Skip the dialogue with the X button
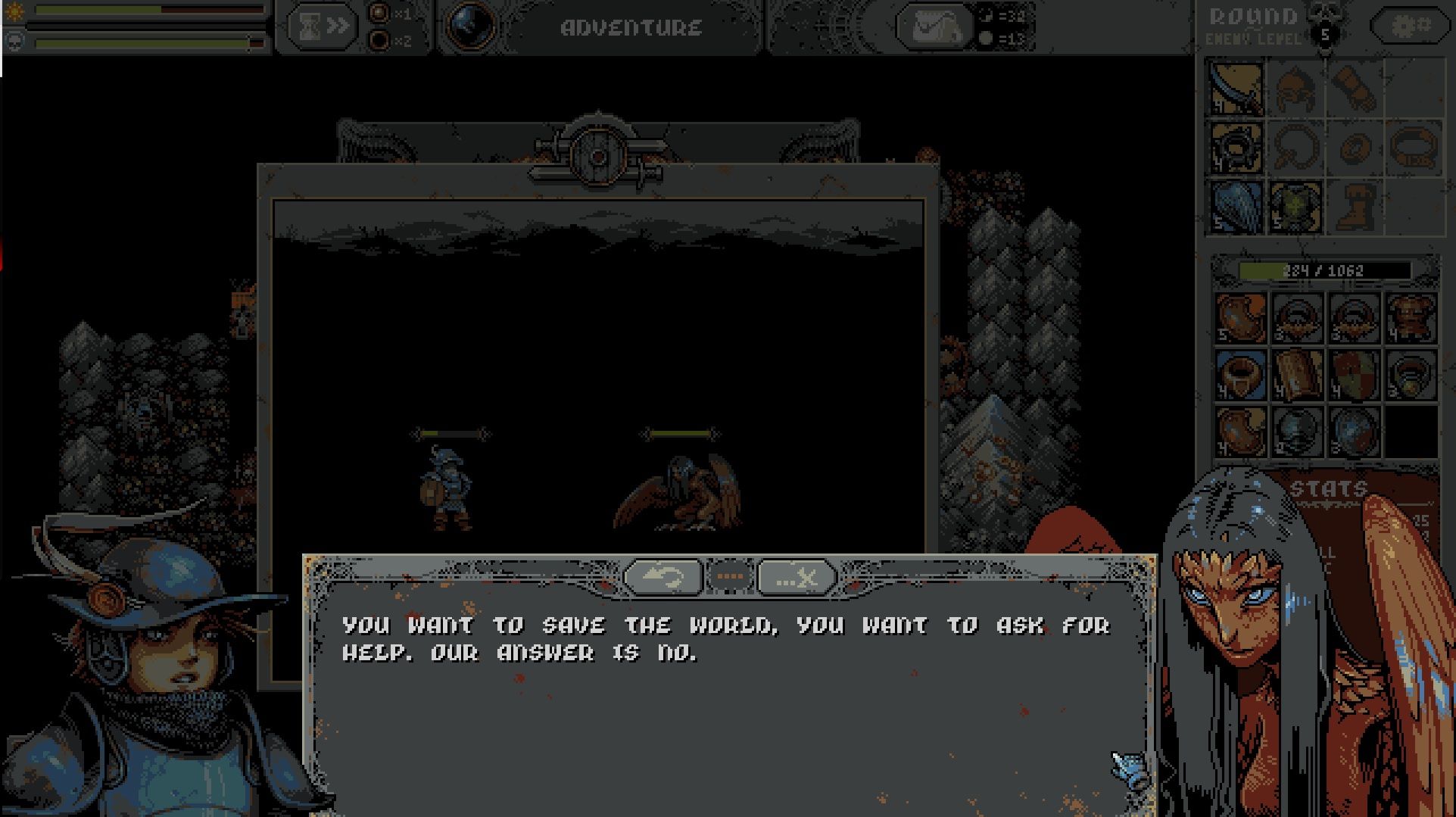1456x817 pixels. pos(797,578)
